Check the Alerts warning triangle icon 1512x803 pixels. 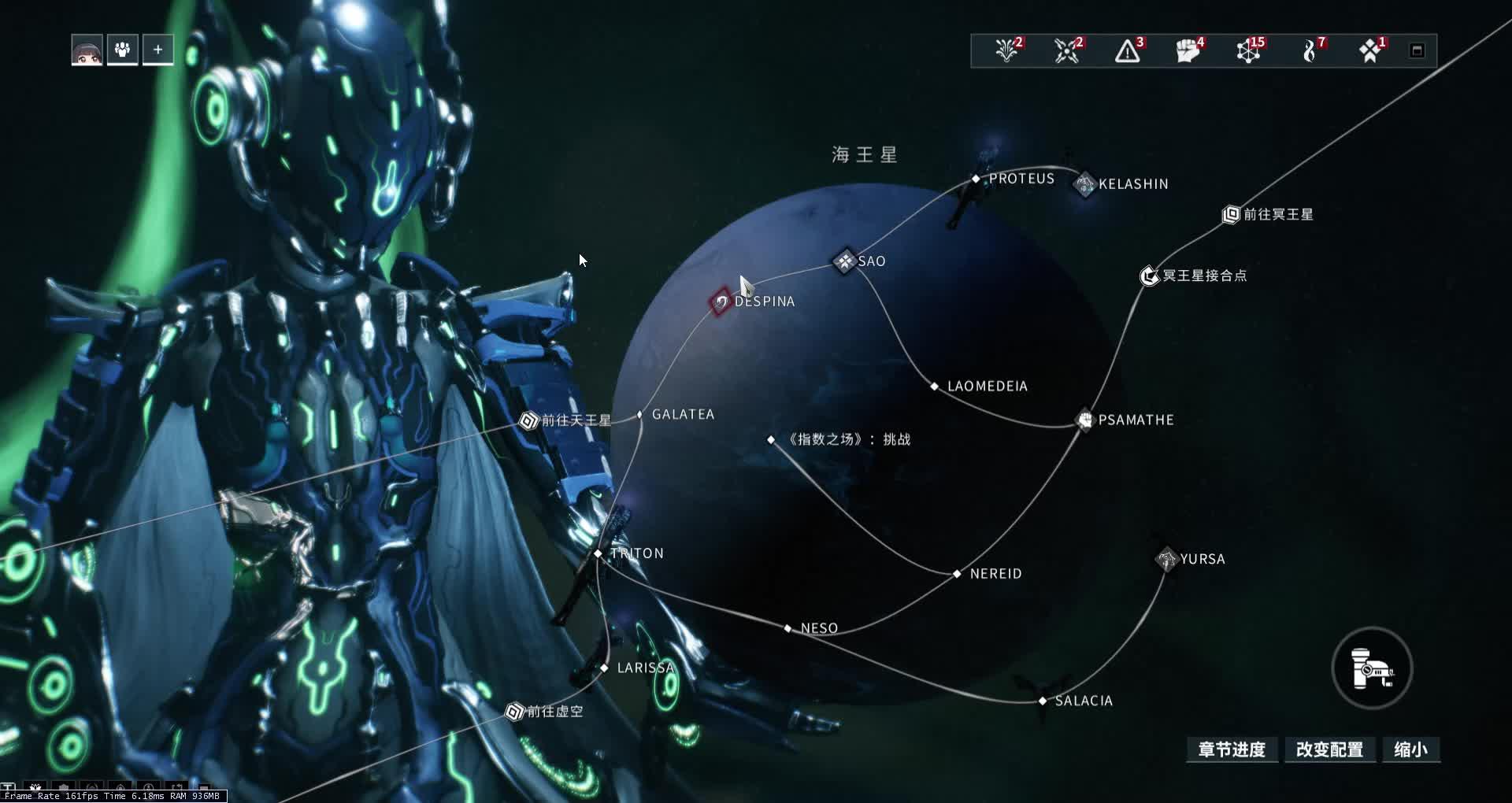(x=1128, y=50)
